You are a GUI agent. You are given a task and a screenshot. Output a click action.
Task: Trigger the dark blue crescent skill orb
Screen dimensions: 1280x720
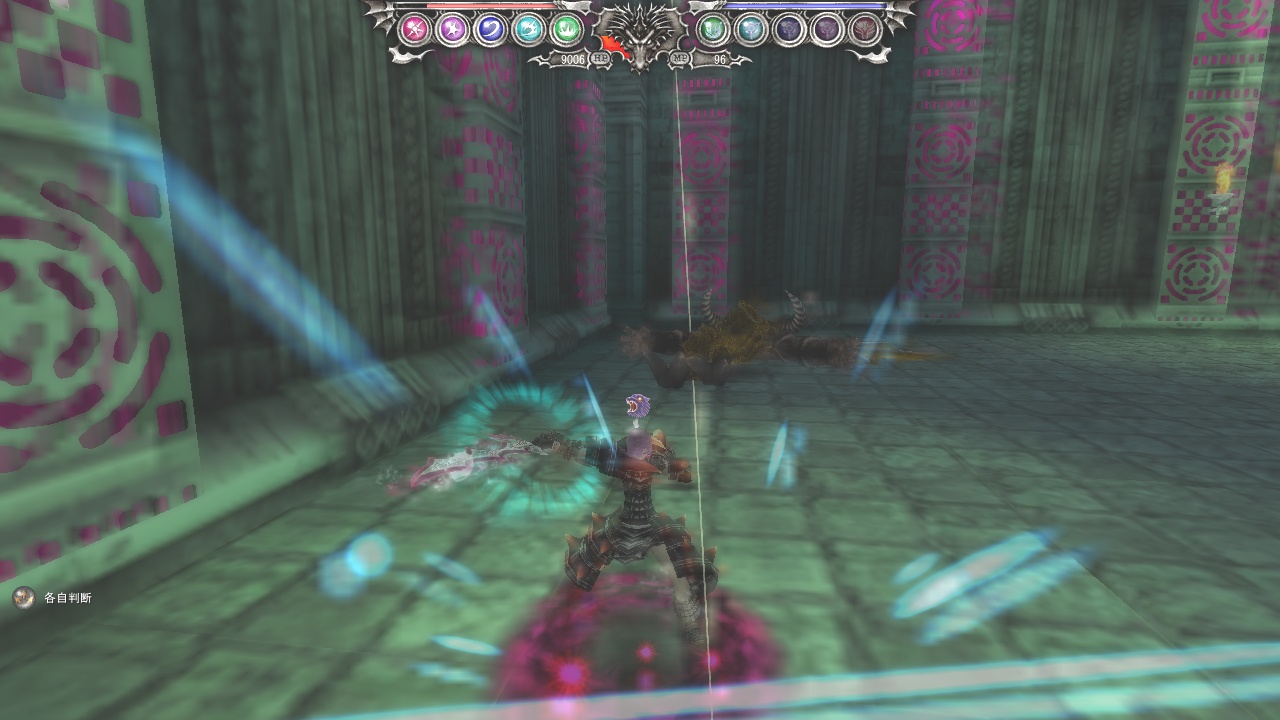click(490, 29)
